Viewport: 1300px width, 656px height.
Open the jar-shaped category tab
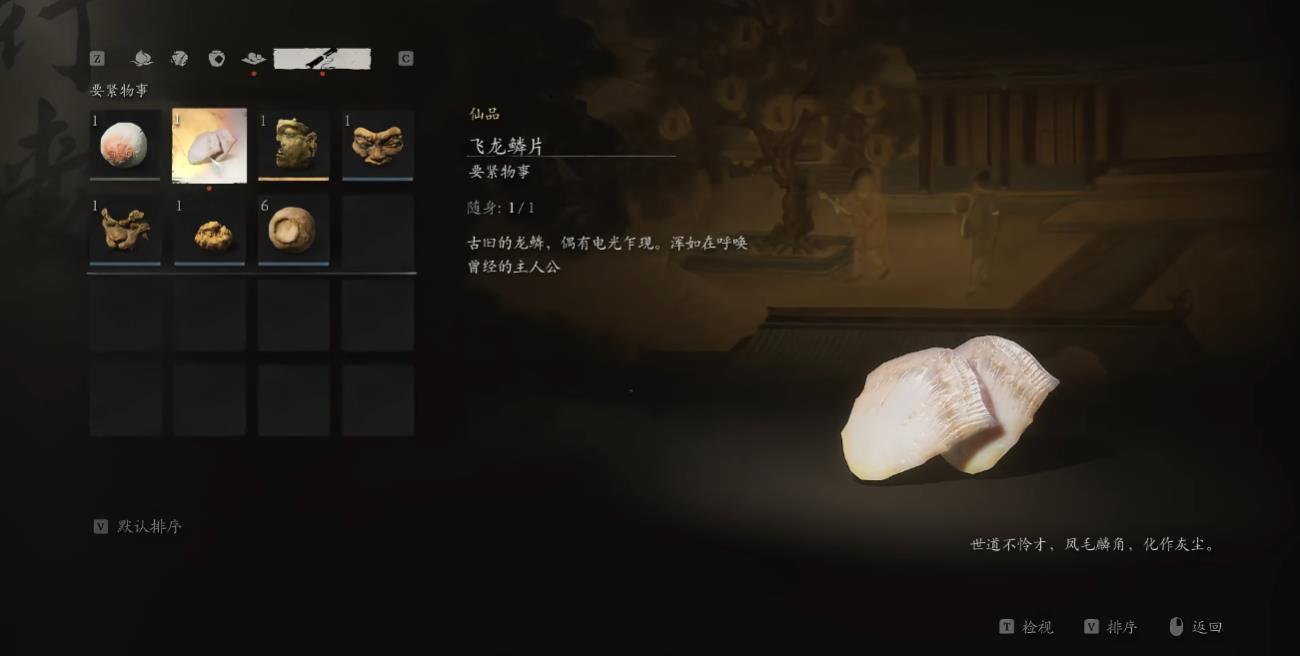[216, 58]
